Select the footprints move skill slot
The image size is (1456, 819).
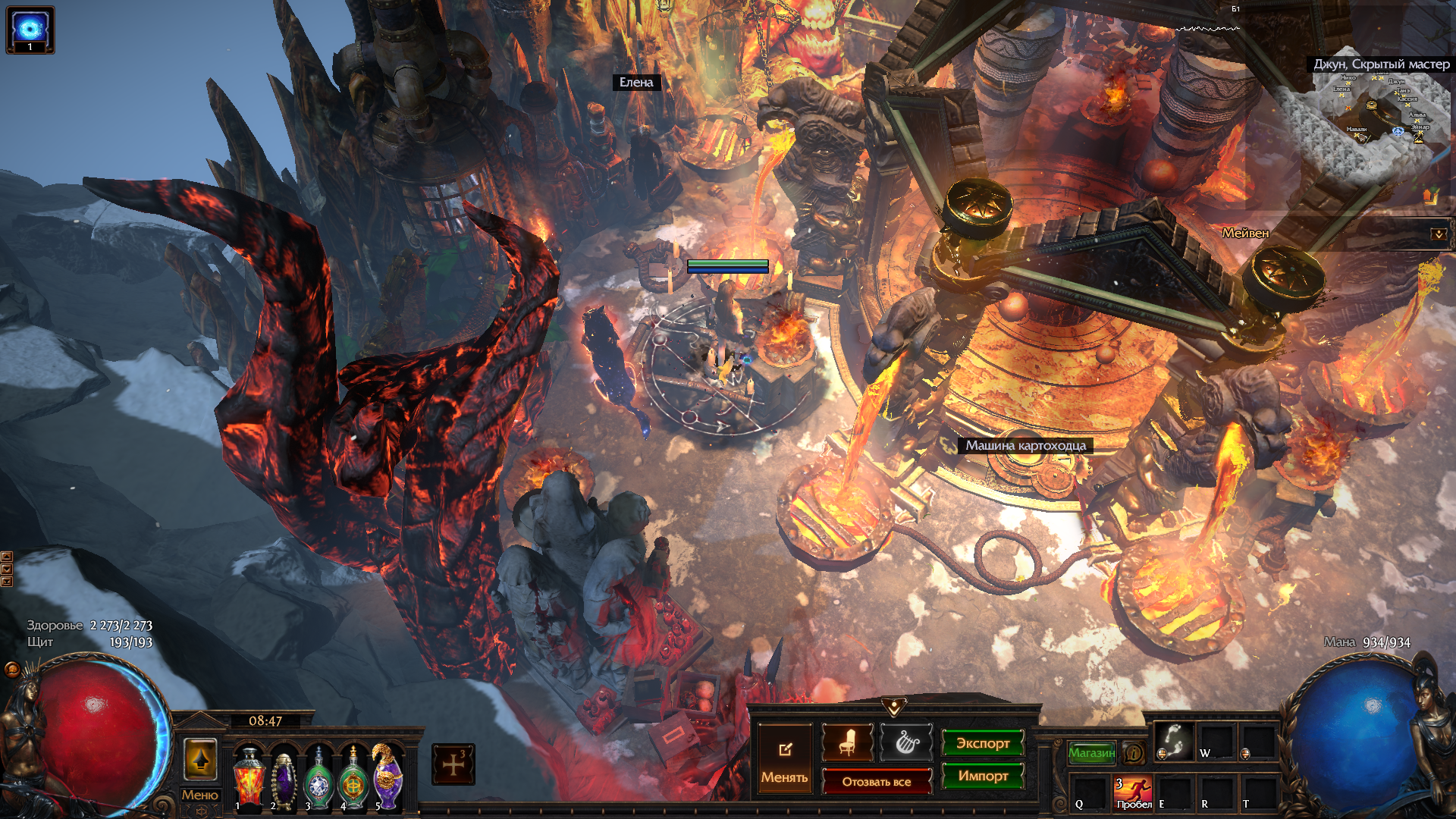[1173, 741]
